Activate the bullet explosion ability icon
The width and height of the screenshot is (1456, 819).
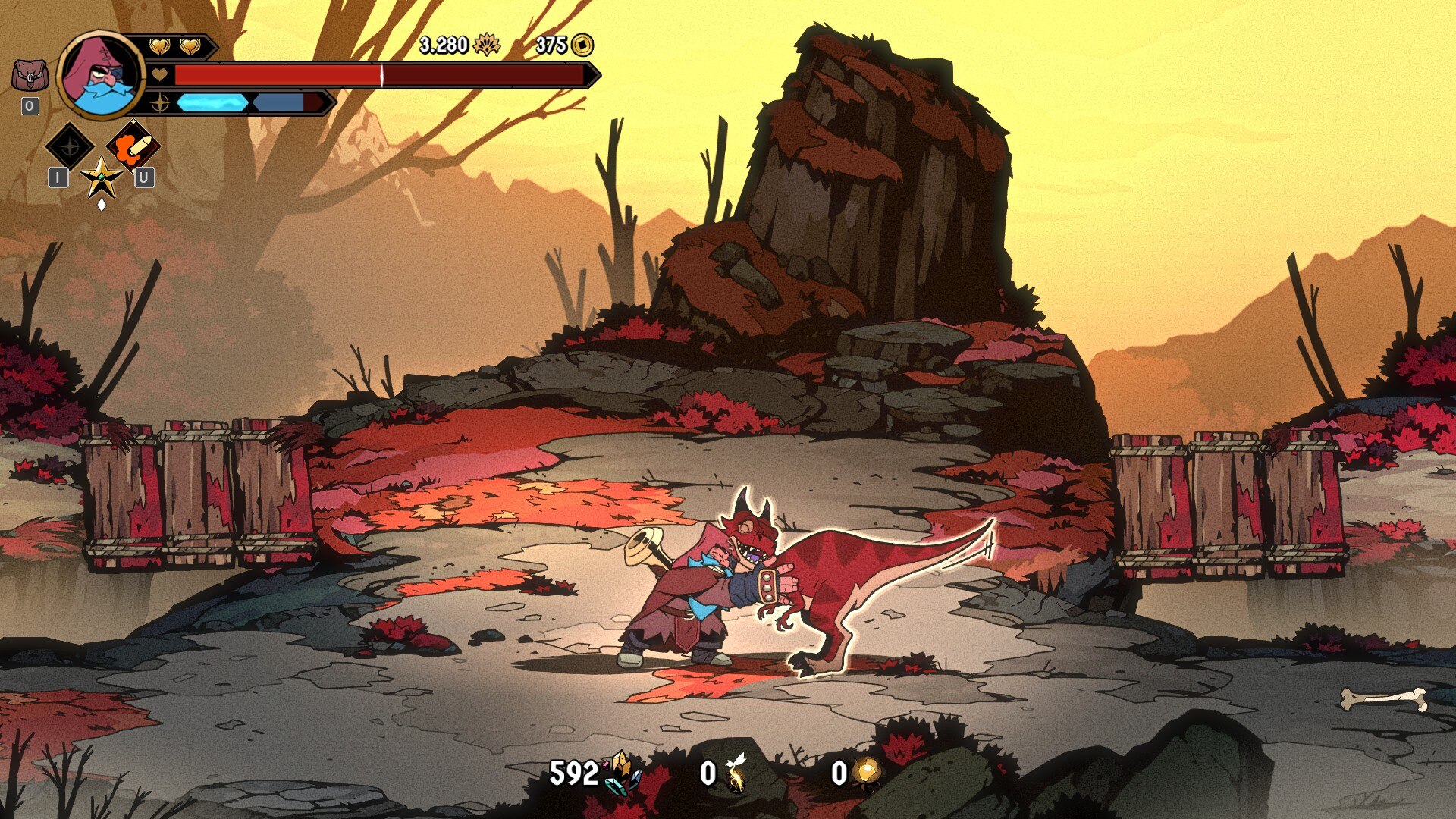[133, 146]
